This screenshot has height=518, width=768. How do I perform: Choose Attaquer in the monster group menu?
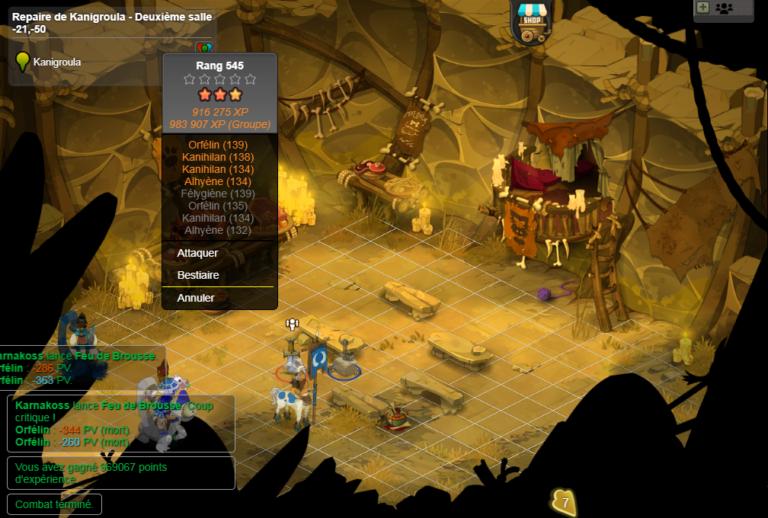click(198, 253)
